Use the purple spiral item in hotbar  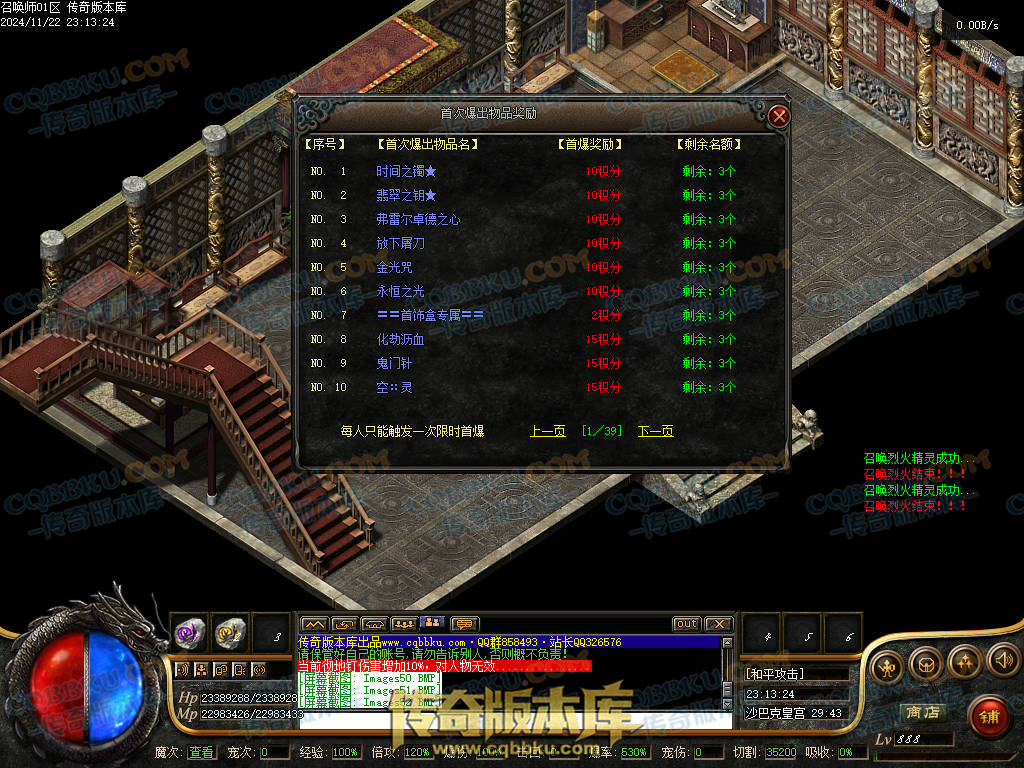click(189, 632)
